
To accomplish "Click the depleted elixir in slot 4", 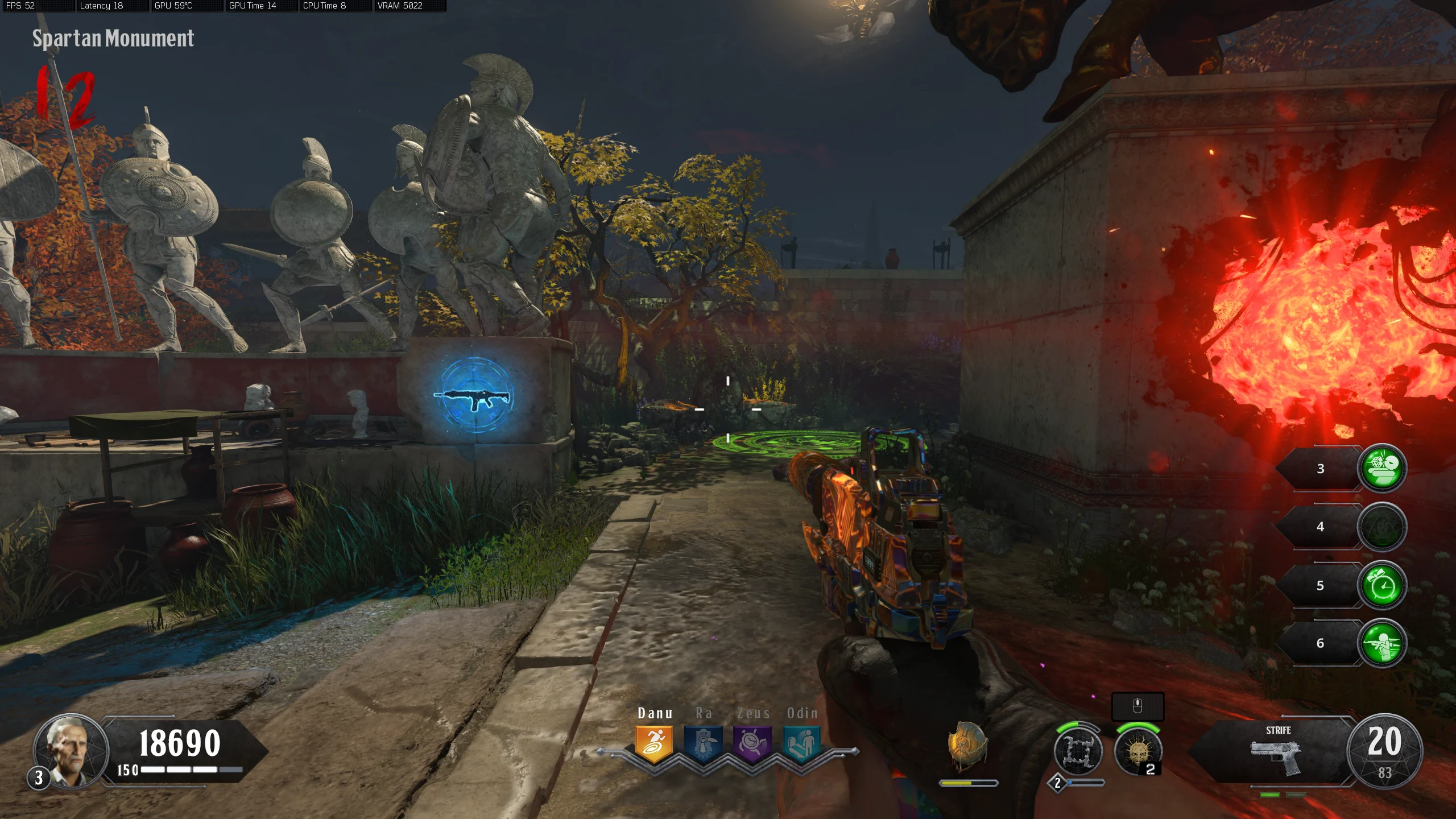I will coord(1382,527).
